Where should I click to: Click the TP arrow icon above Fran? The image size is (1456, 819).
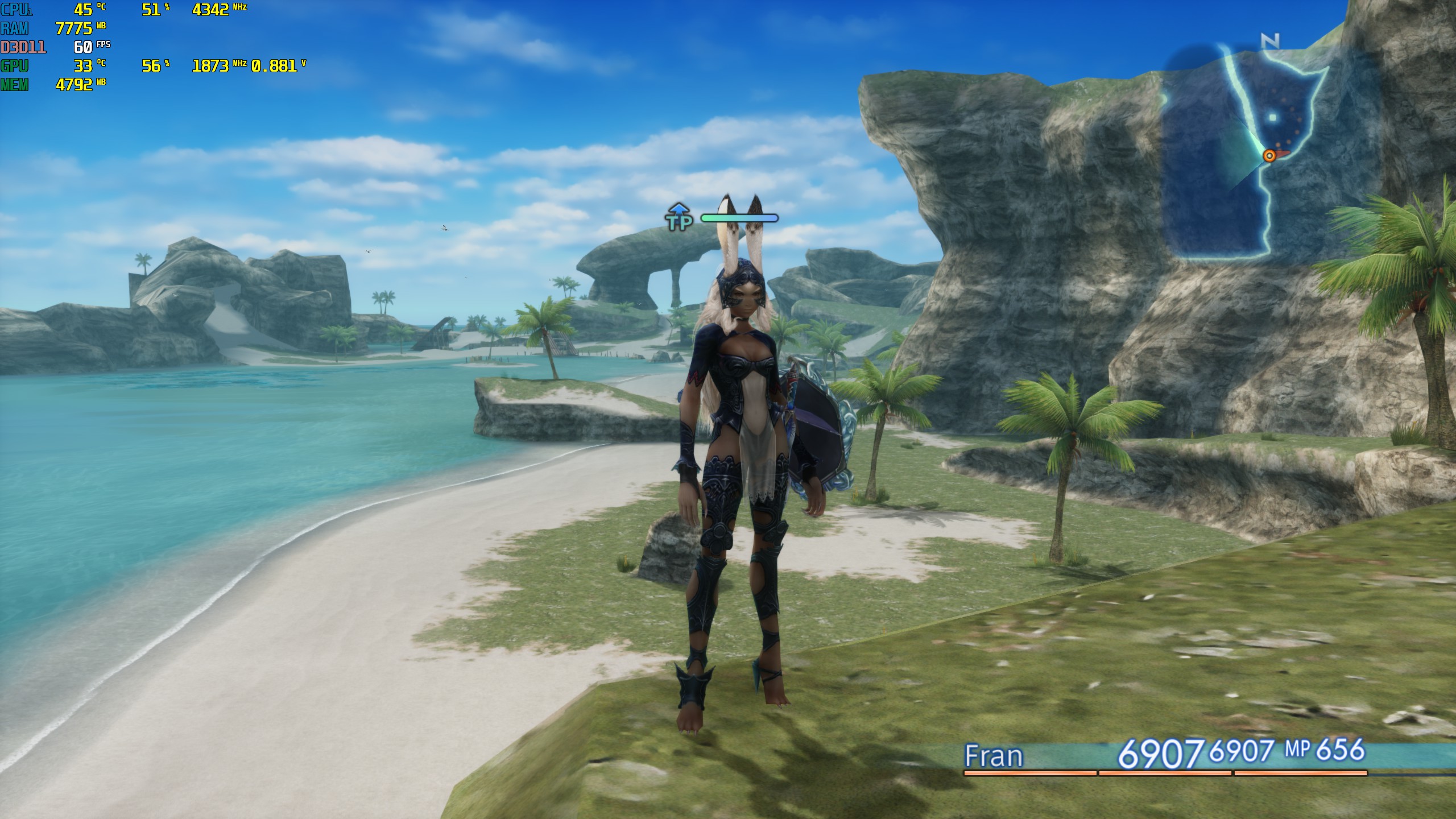coord(679,217)
